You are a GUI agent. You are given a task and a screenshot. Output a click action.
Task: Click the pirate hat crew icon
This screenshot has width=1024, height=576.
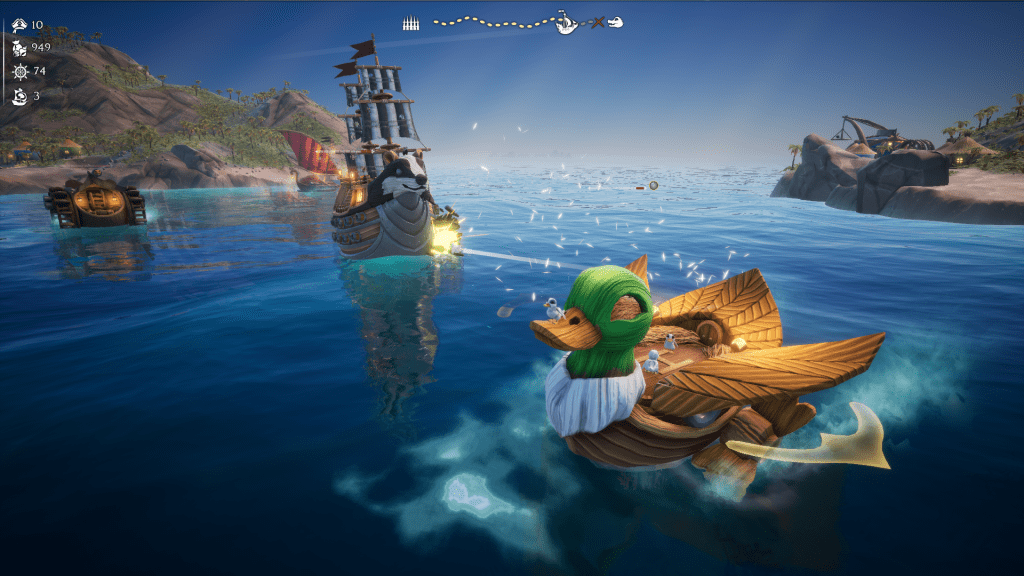[19, 24]
